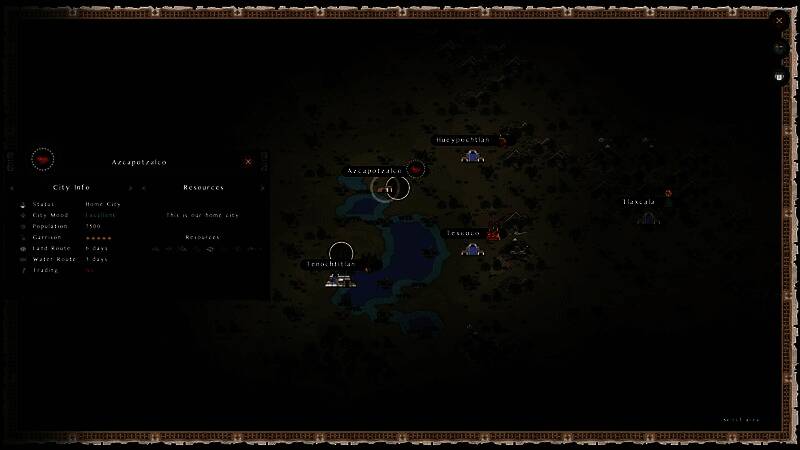Click the Resources section header
This screenshot has height=450, width=800.
(x=203, y=187)
